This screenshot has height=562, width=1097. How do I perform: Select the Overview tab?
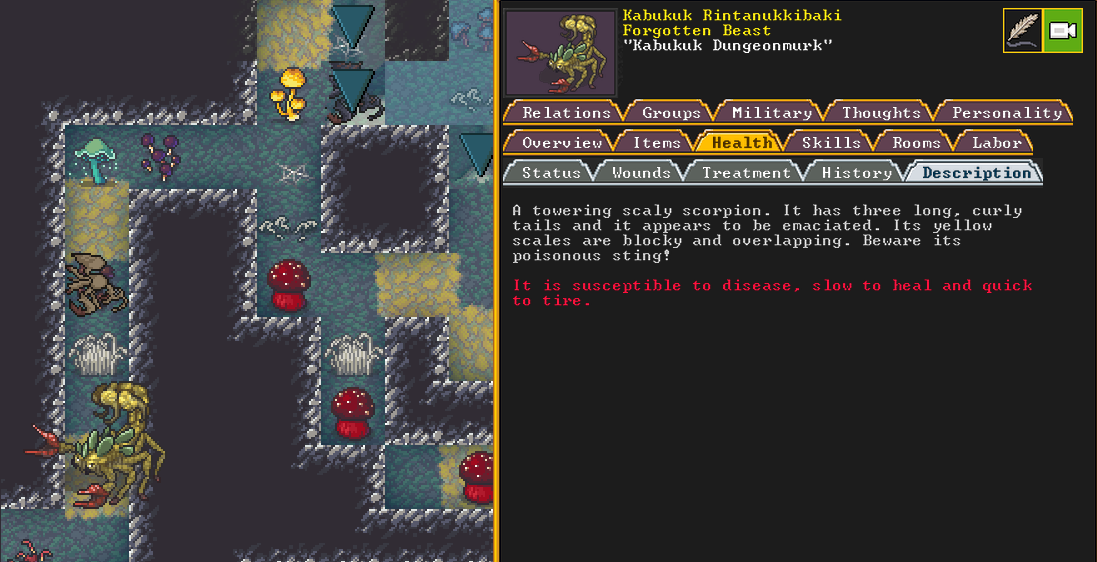click(x=560, y=143)
